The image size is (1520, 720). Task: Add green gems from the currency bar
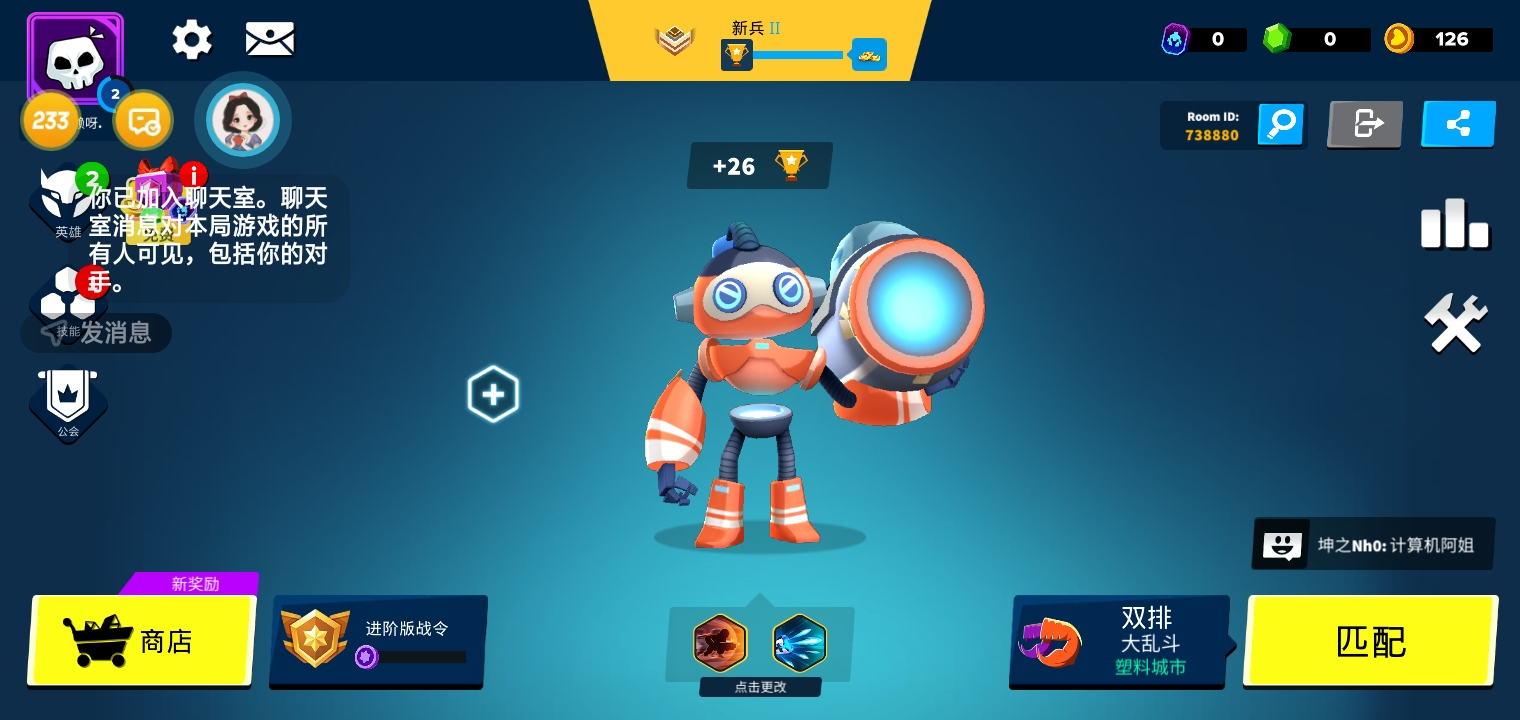[x=1315, y=40]
